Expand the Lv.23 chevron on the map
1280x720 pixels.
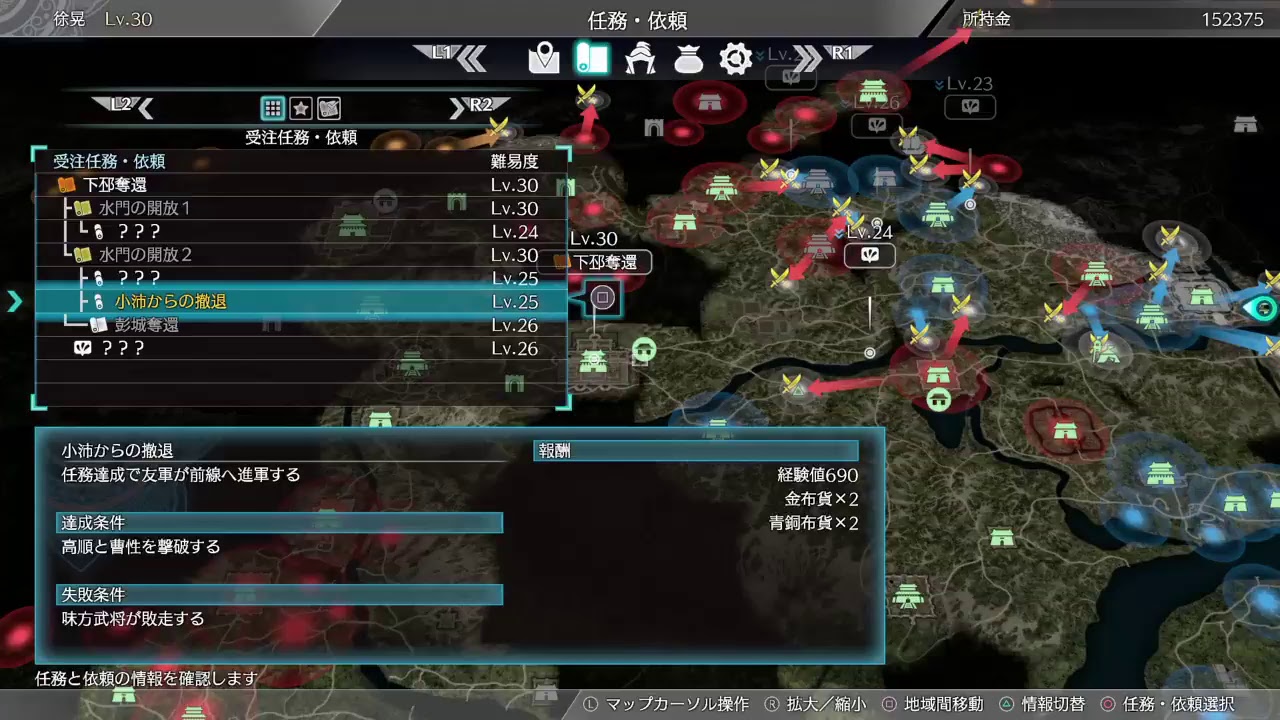point(940,86)
